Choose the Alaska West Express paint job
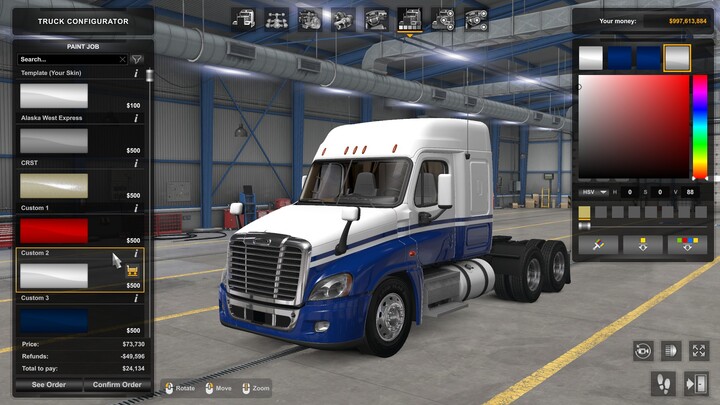The height and width of the screenshot is (405, 720). pyautogui.click(x=54, y=141)
